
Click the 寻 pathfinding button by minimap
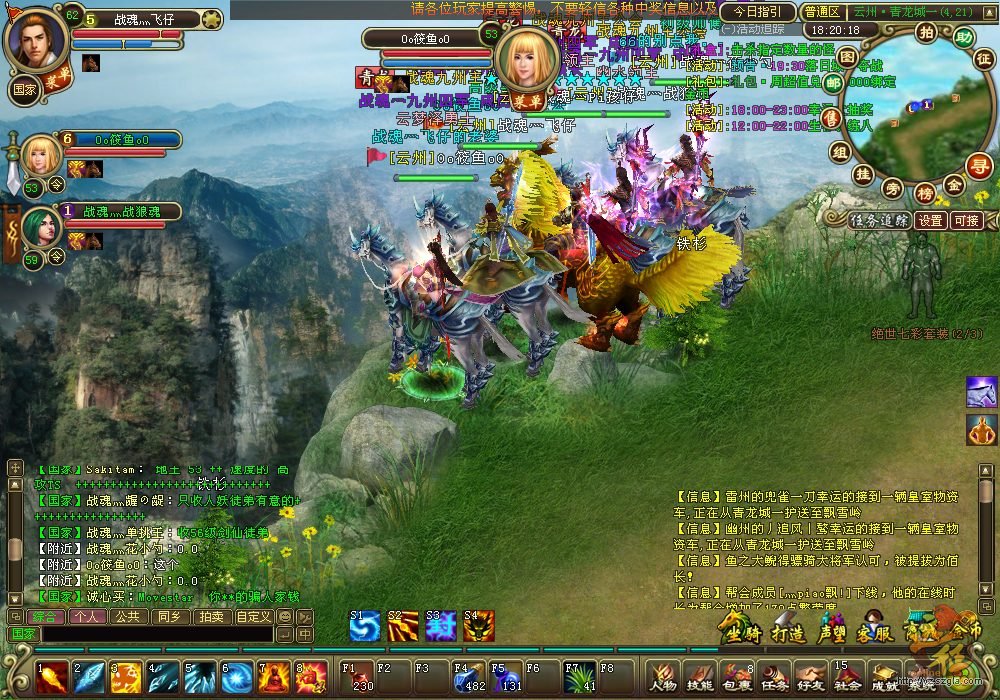(981, 165)
